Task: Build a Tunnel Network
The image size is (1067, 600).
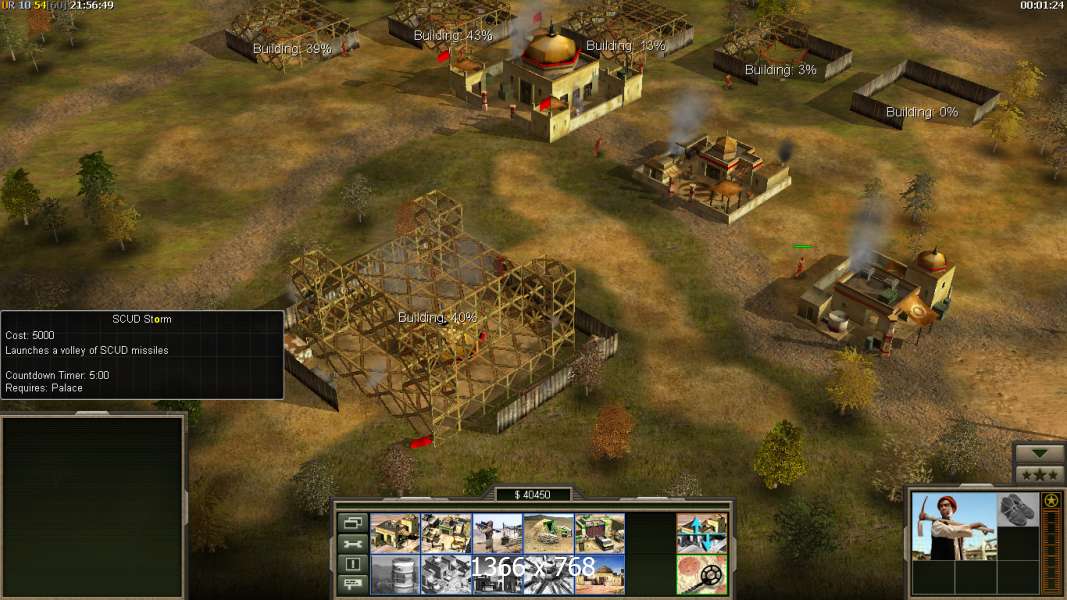Action: pyautogui.click(x=548, y=533)
